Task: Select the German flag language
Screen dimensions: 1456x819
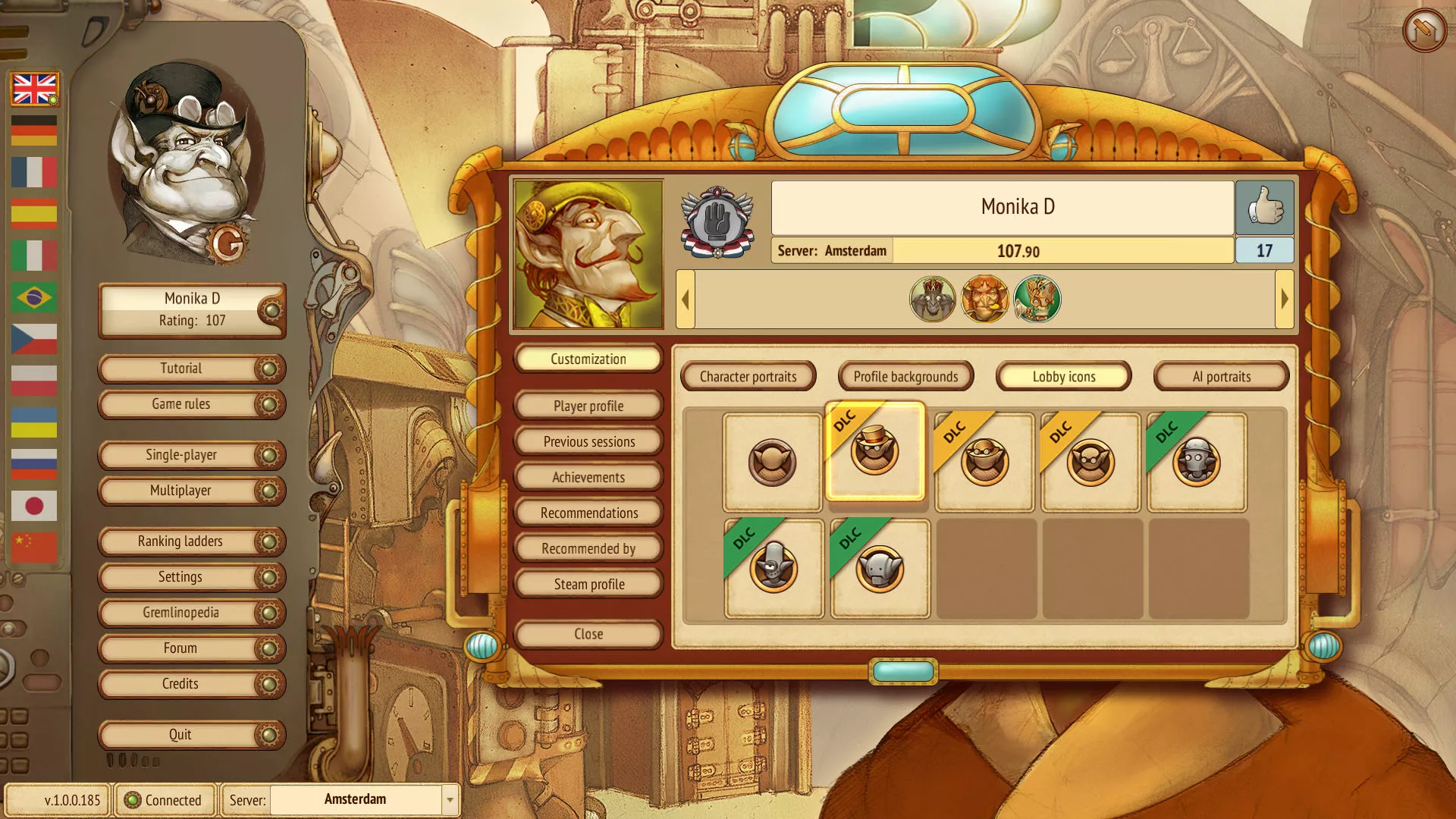Action: [x=34, y=130]
